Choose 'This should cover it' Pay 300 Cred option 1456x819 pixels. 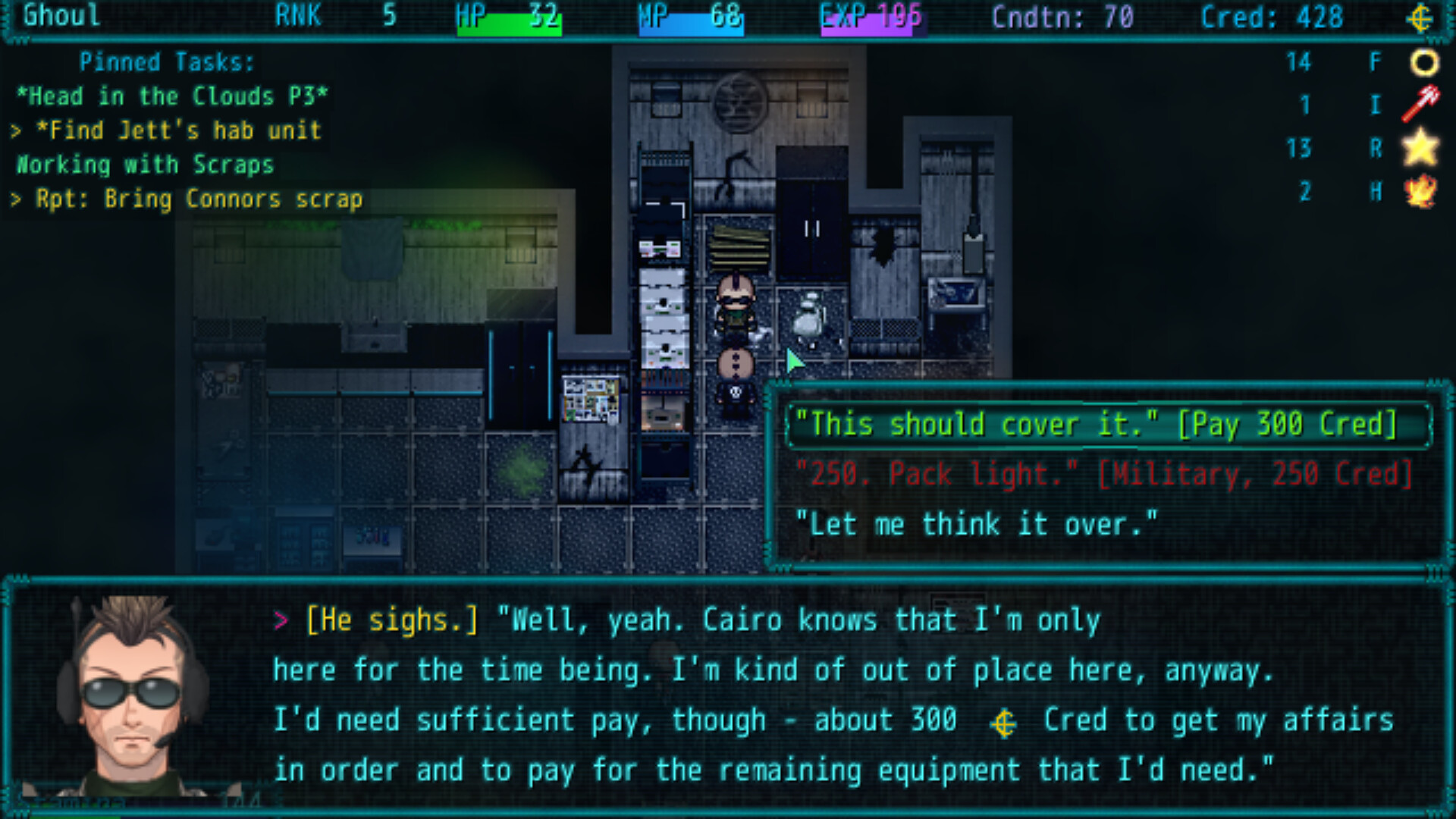tap(1094, 425)
